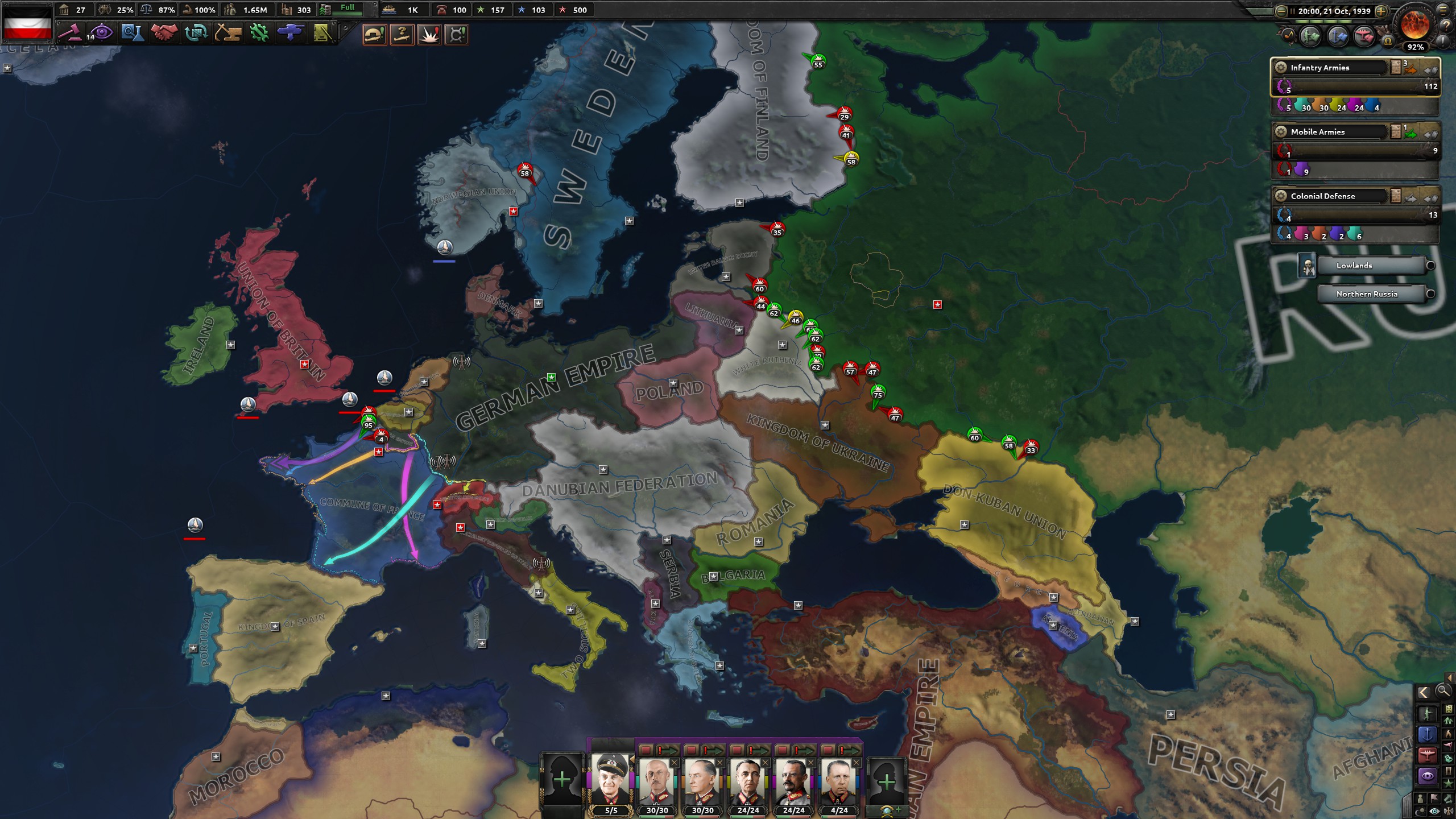The height and width of the screenshot is (819, 1456).
Task: Click the red explosion alert icon on the top bar
Action: coord(431,35)
